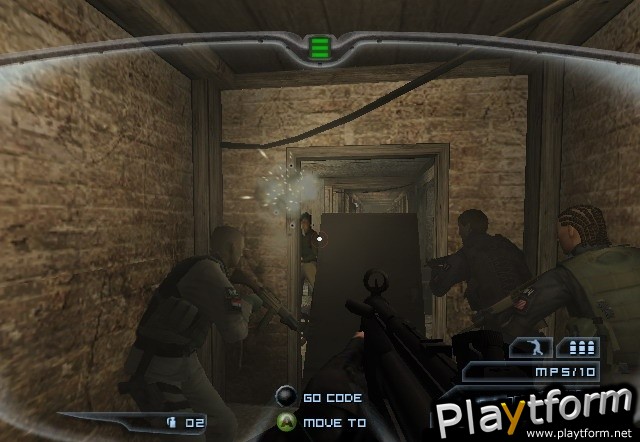The width and height of the screenshot is (640, 442).
Task: Click the green team status indicator
Action: (320, 47)
